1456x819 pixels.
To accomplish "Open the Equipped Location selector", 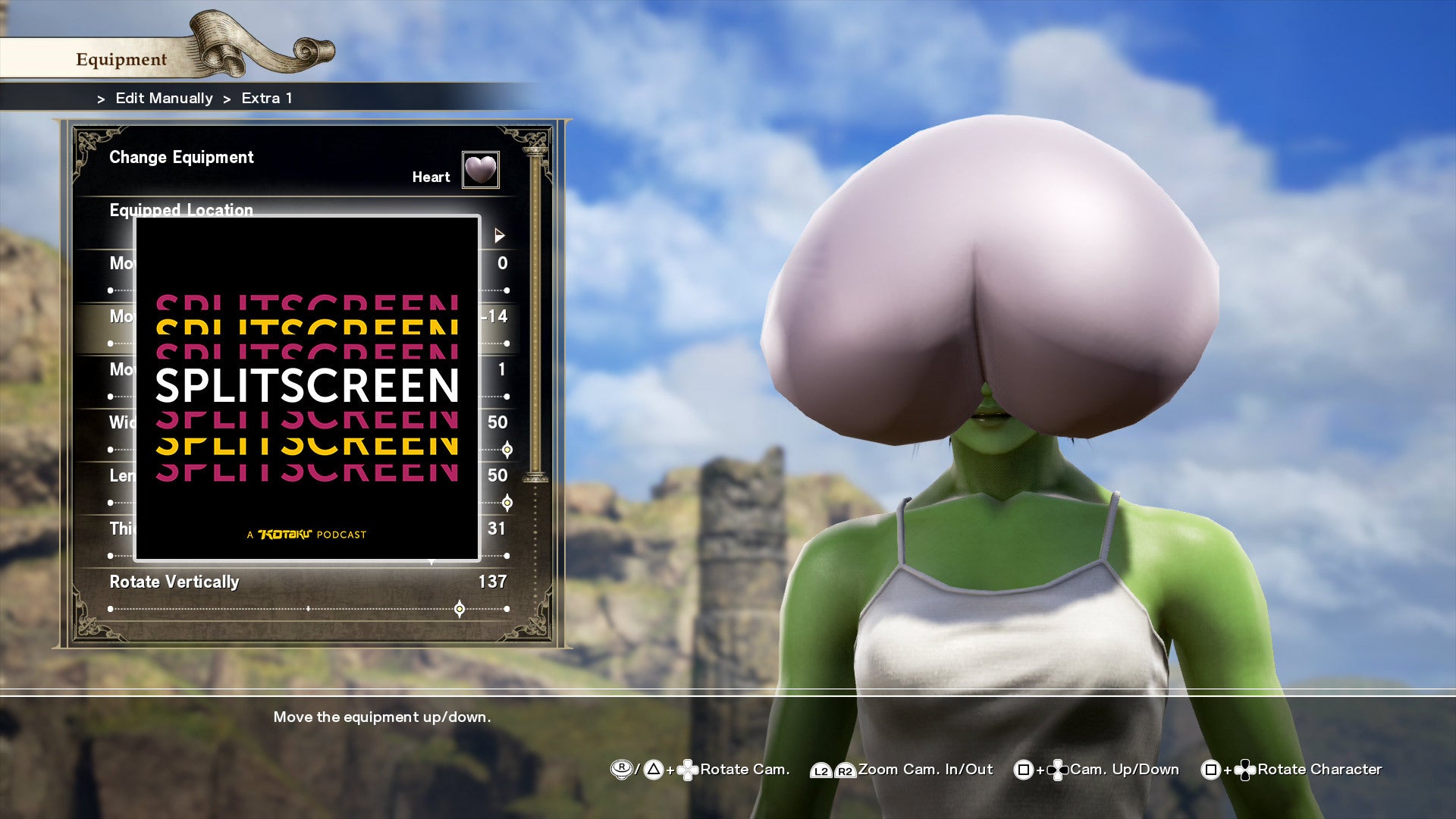I will click(182, 211).
